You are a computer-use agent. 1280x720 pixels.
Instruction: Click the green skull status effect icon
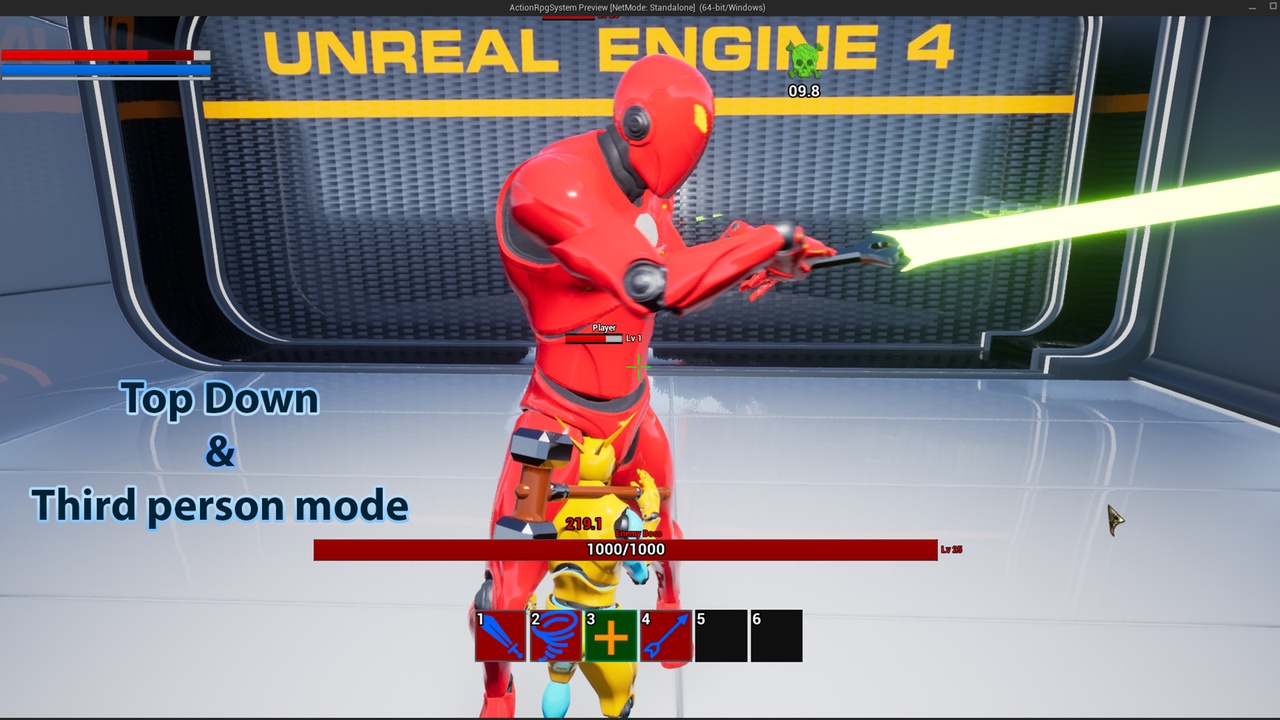pyautogui.click(x=804, y=61)
